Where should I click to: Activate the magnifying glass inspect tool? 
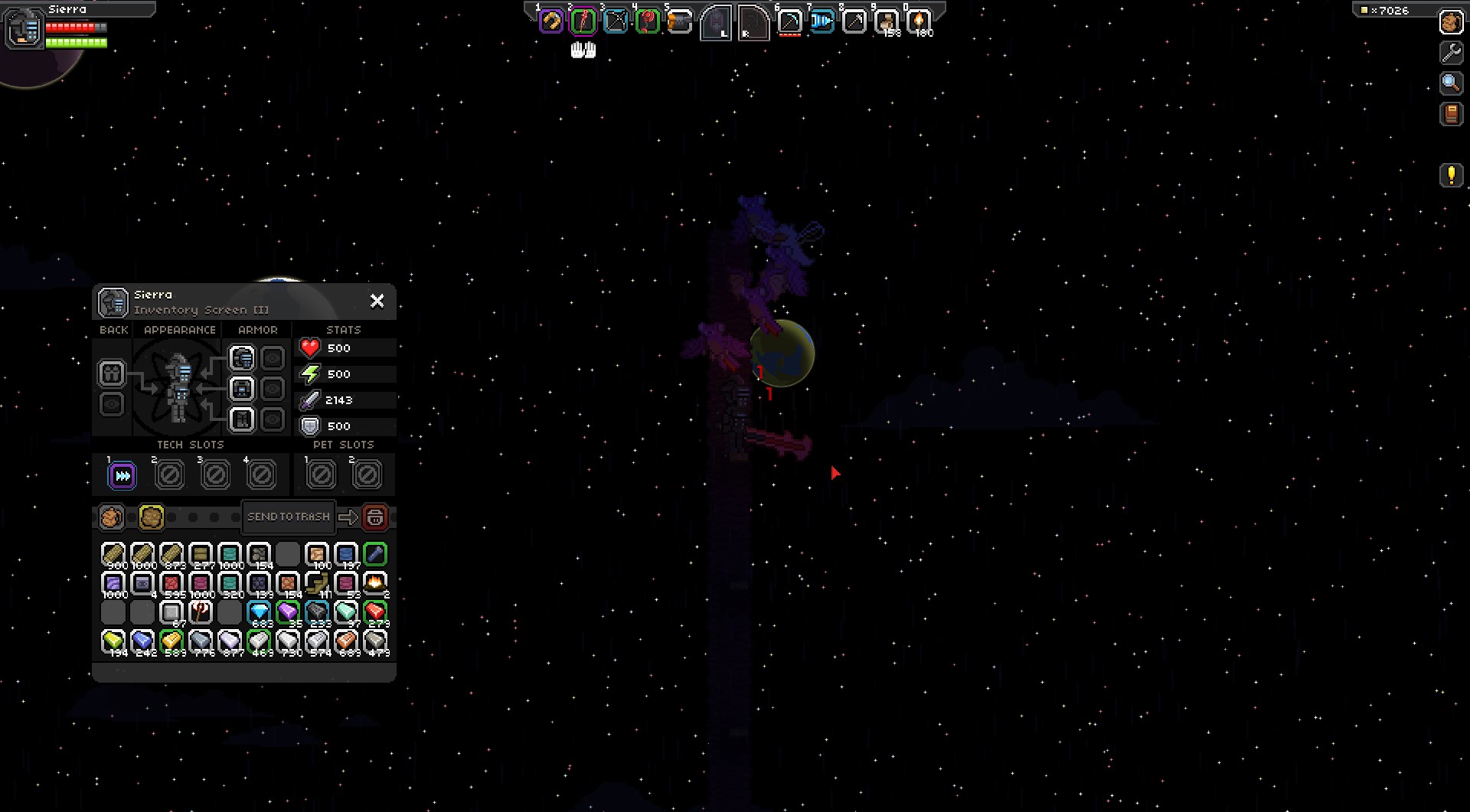click(1451, 83)
